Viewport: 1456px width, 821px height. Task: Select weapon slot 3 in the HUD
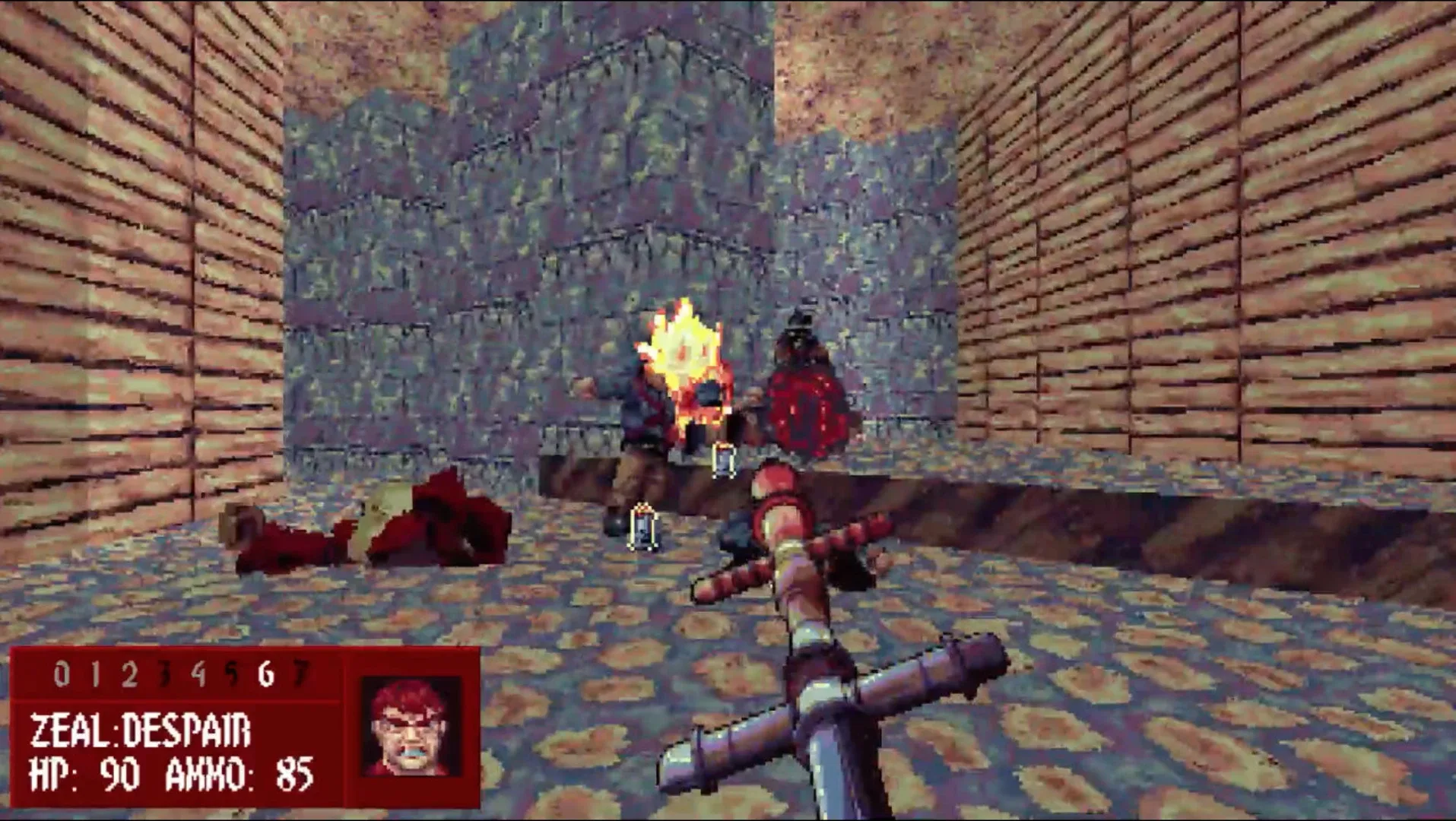165,674
